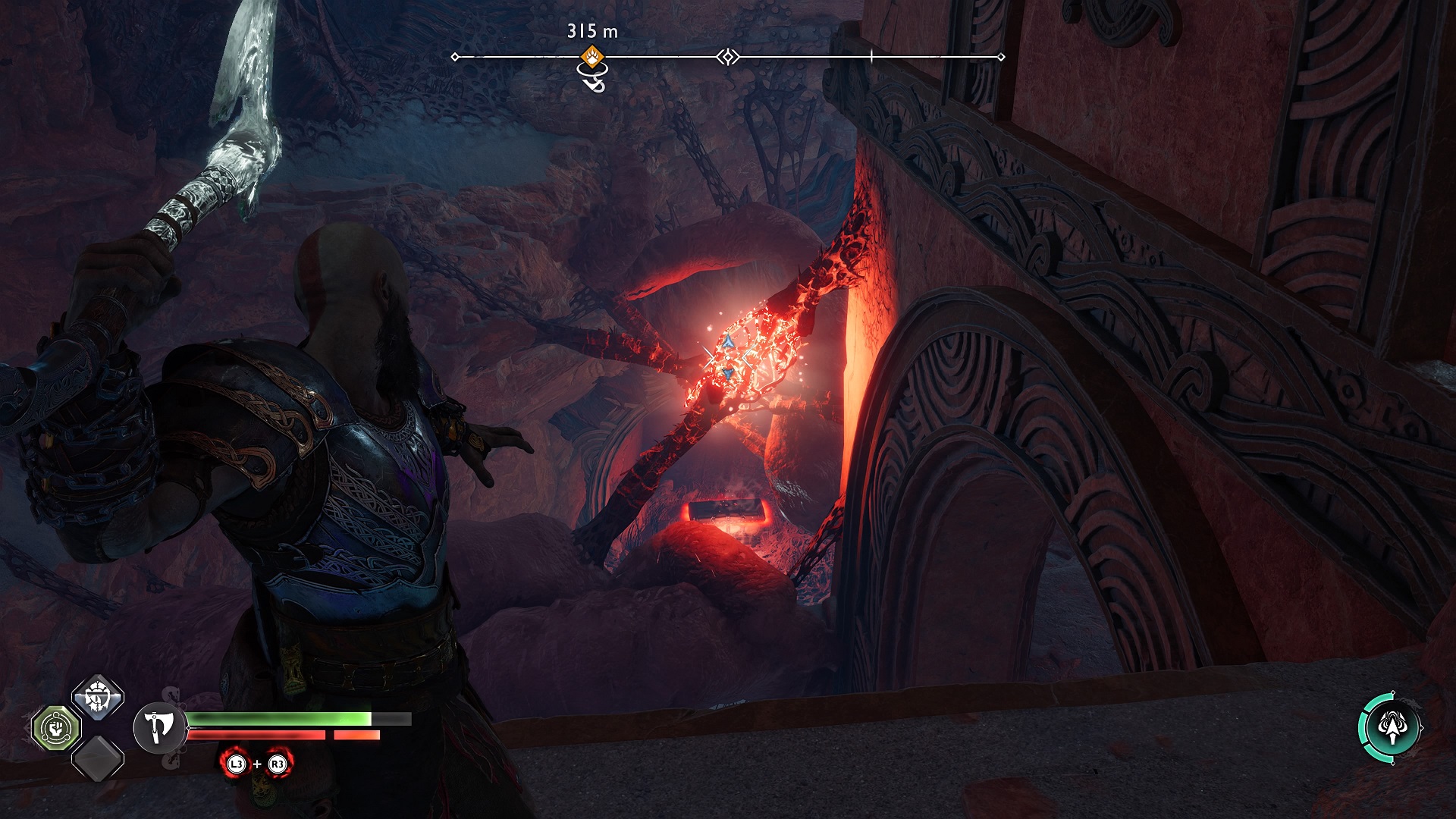Activate the green fist Spartan Rage icon
This screenshot has width=1456, height=819.
click(56, 728)
